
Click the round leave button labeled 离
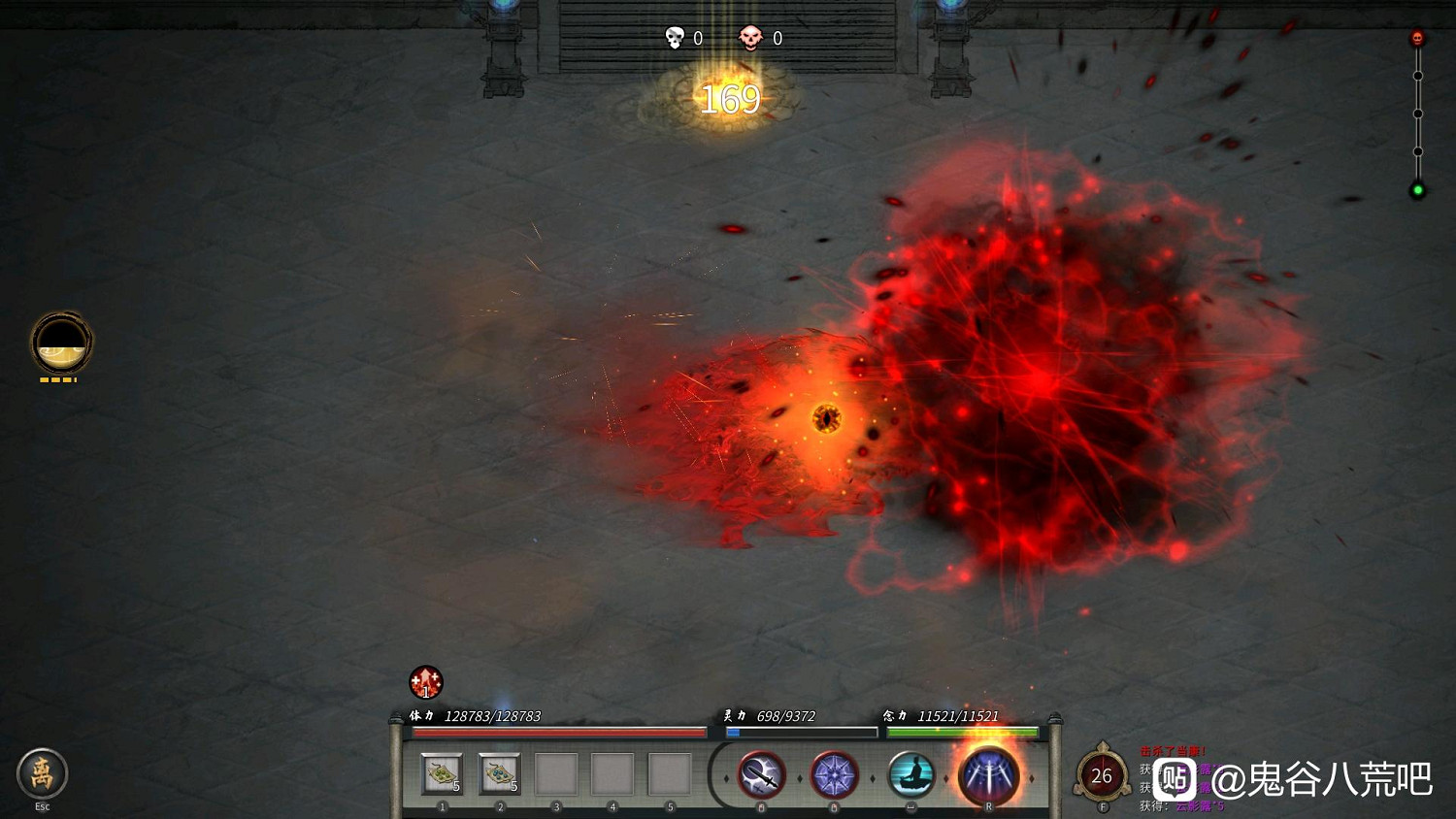(x=42, y=773)
